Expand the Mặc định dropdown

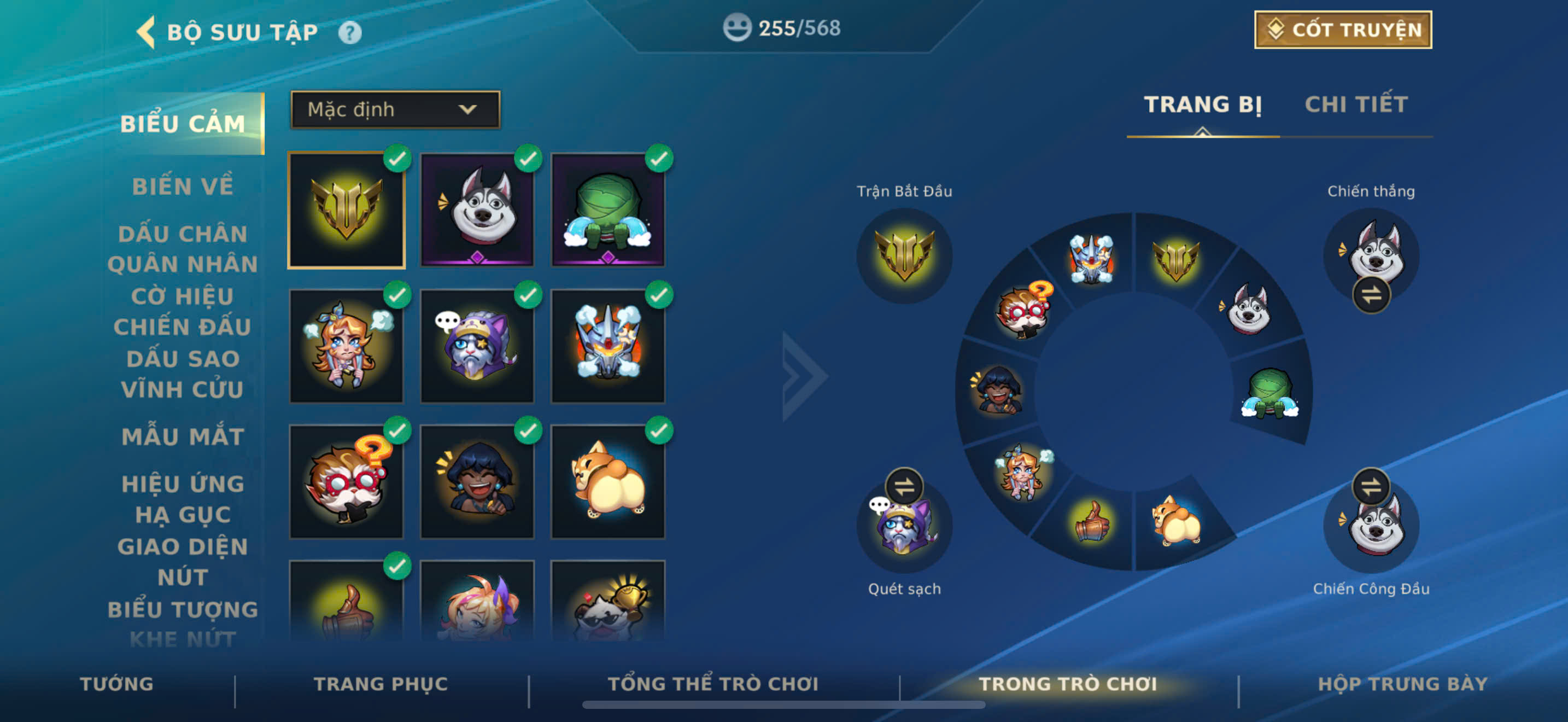[395, 109]
